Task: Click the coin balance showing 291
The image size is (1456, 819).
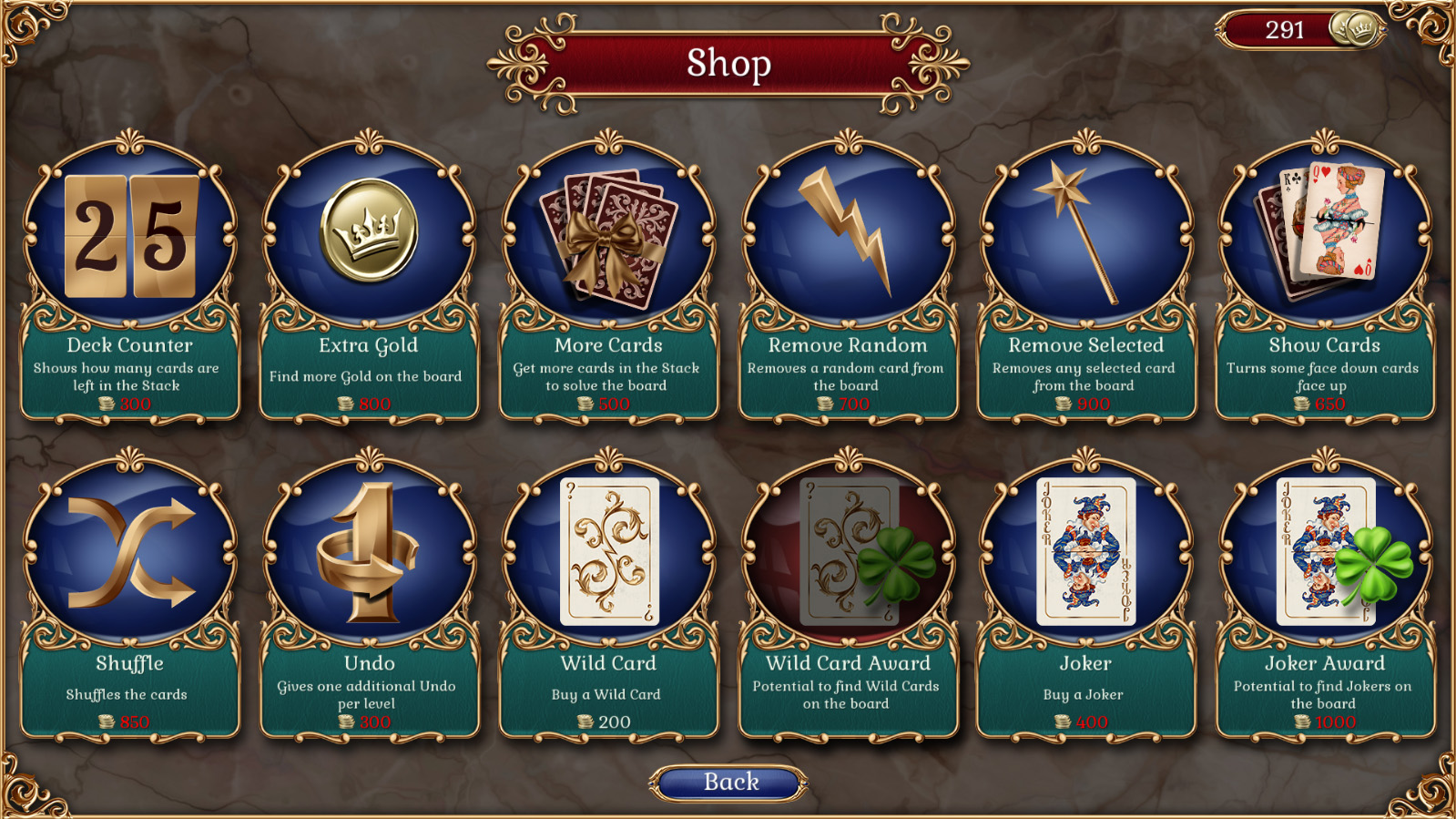Action: point(1284,30)
